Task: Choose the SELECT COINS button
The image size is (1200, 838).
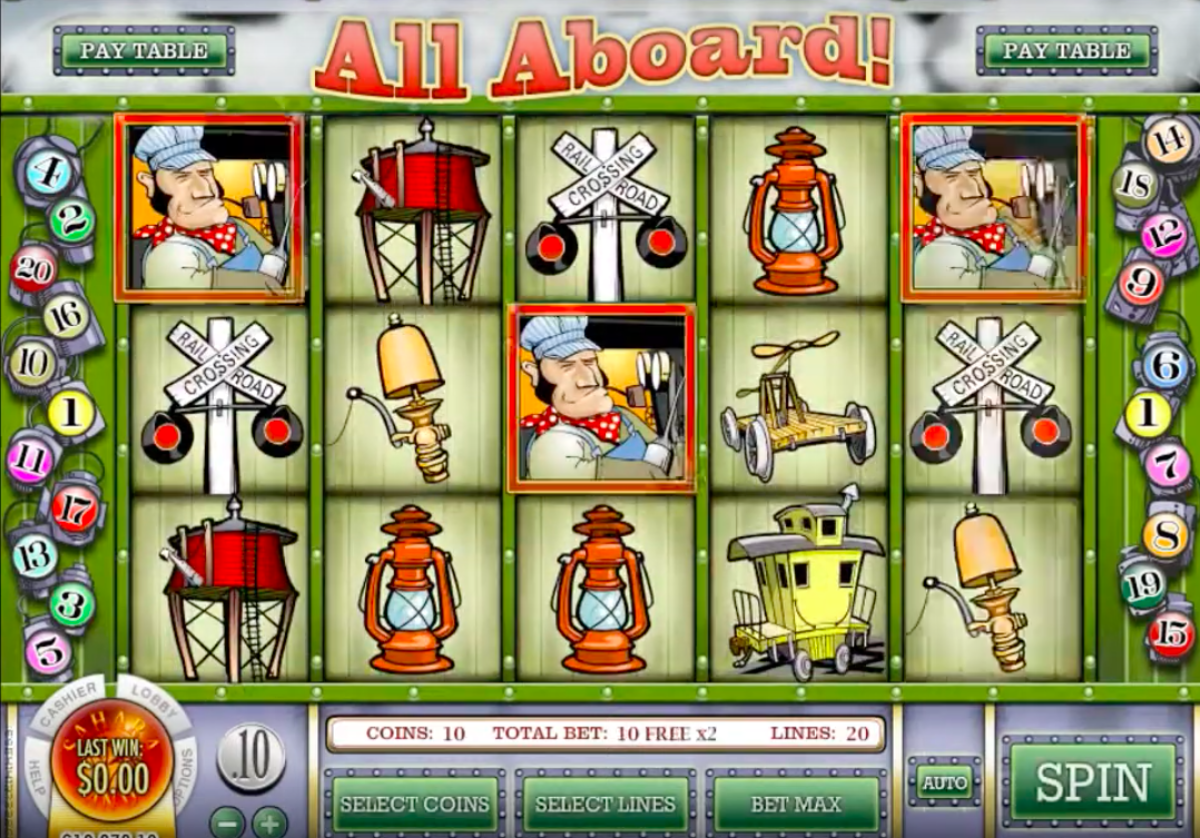Action: point(414,804)
